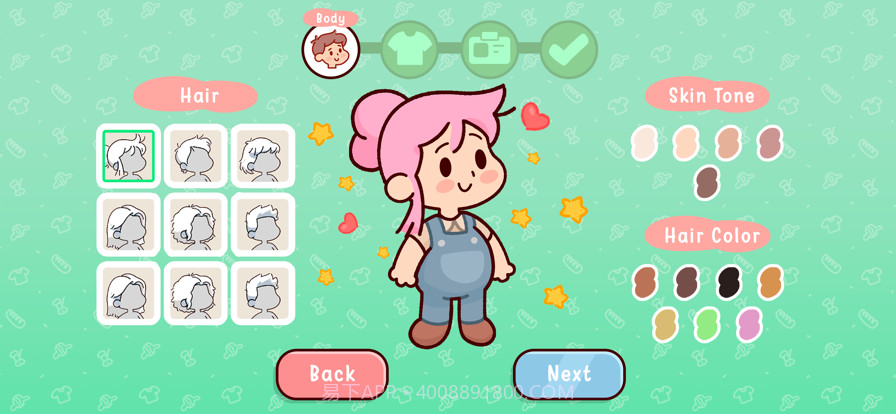This screenshot has height=414, width=896.
Task: Select the tan skin tone swatch
Action: pos(728,143)
